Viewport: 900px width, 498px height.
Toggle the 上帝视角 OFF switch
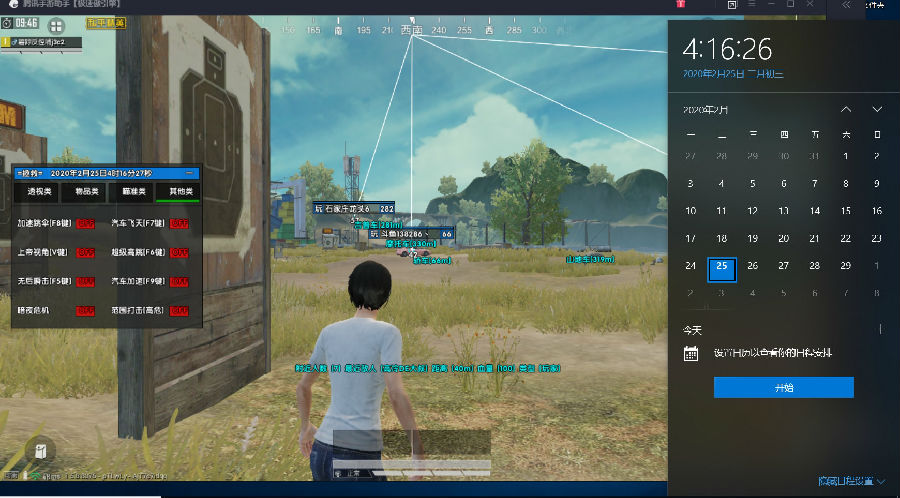(x=85, y=252)
